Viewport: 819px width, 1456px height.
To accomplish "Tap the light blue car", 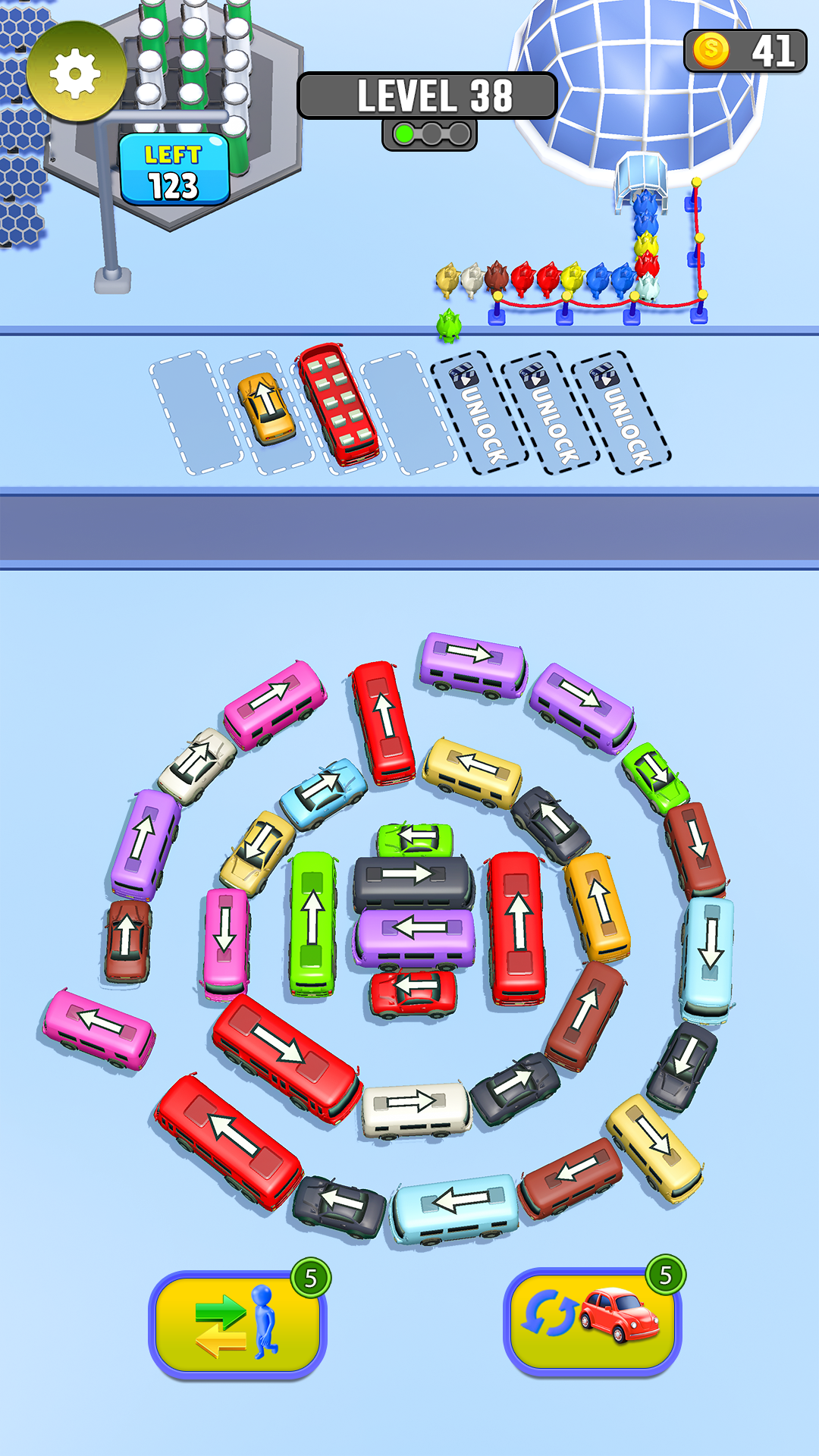I will (324, 791).
